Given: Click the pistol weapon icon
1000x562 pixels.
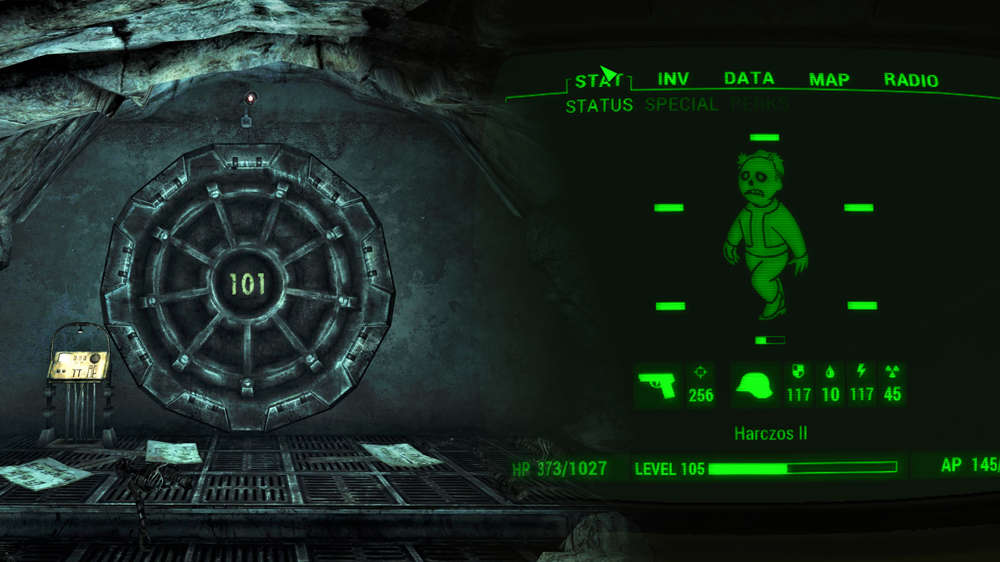Looking at the screenshot, I should pyautogui.click(x=657, y=385).
